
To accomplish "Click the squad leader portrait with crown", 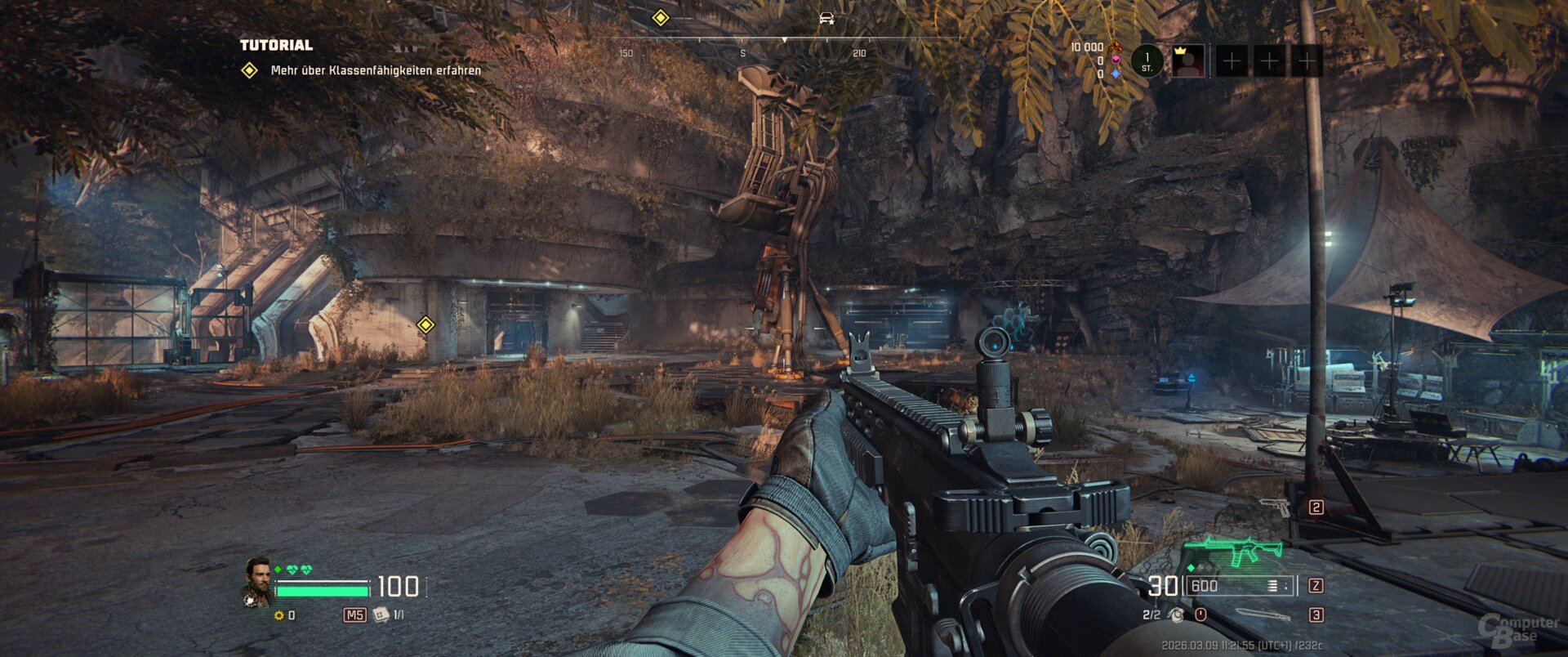I will [x=1188, y=61].
